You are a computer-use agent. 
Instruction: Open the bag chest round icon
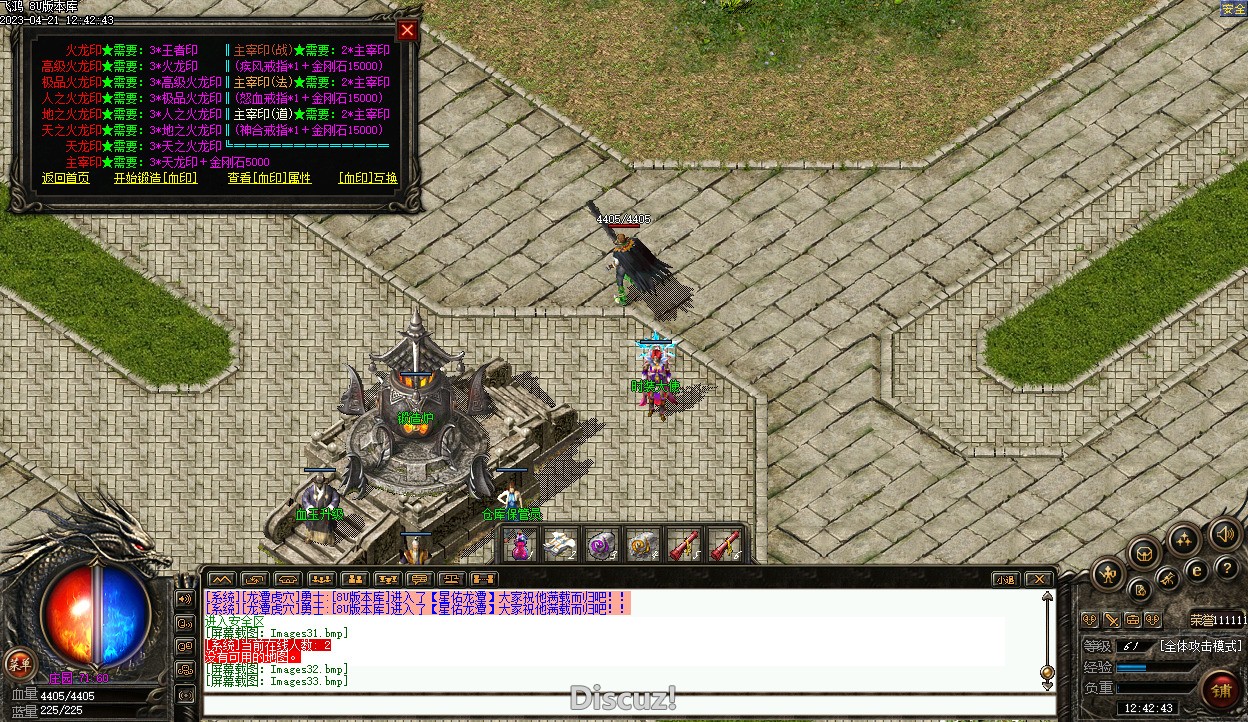click(1144, 551)
